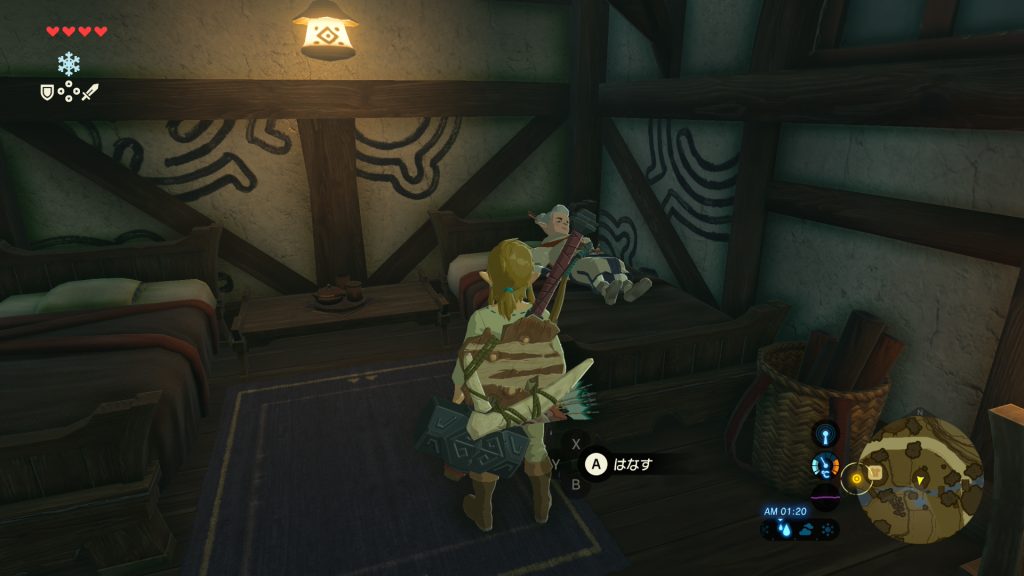Viewport: 1024px width, 576px height.
Task: Select the snowflake Cryonis rune icon
Action: pyautogui.click(x=68, y=65)
